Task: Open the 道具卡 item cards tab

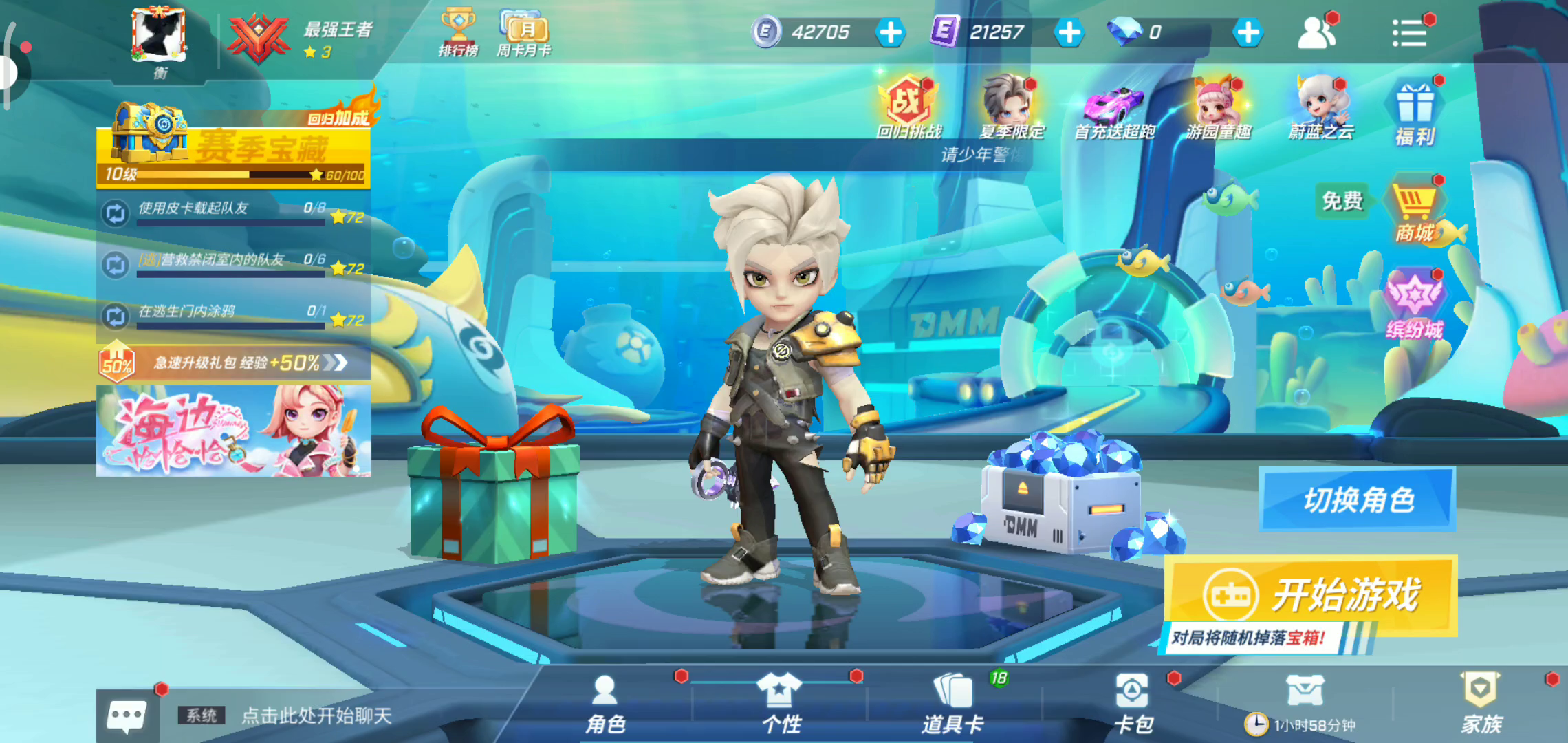Action: point(953,703)
